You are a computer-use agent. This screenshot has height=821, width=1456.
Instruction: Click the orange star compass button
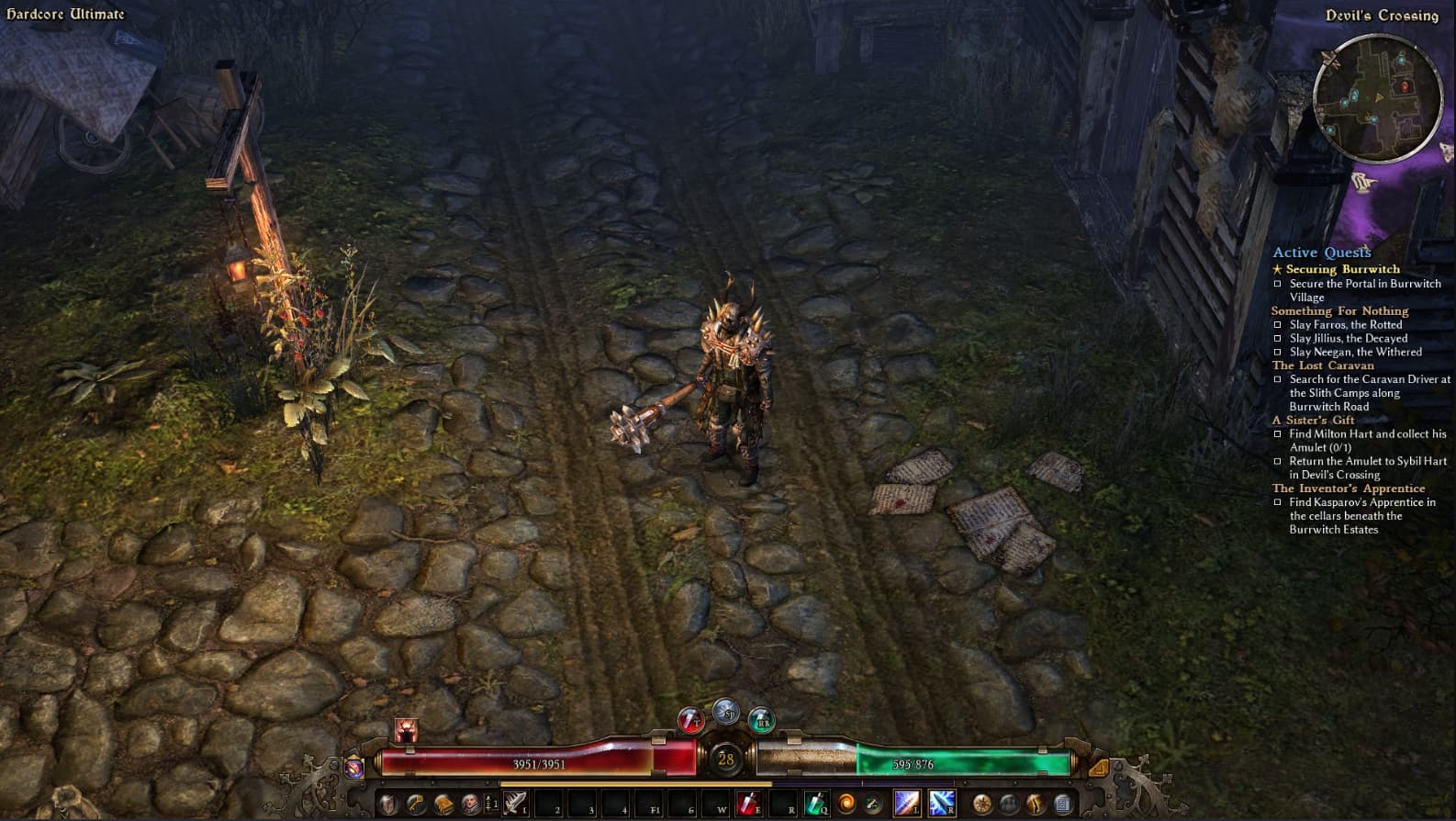pyautogui.click(x=981, y=804)
